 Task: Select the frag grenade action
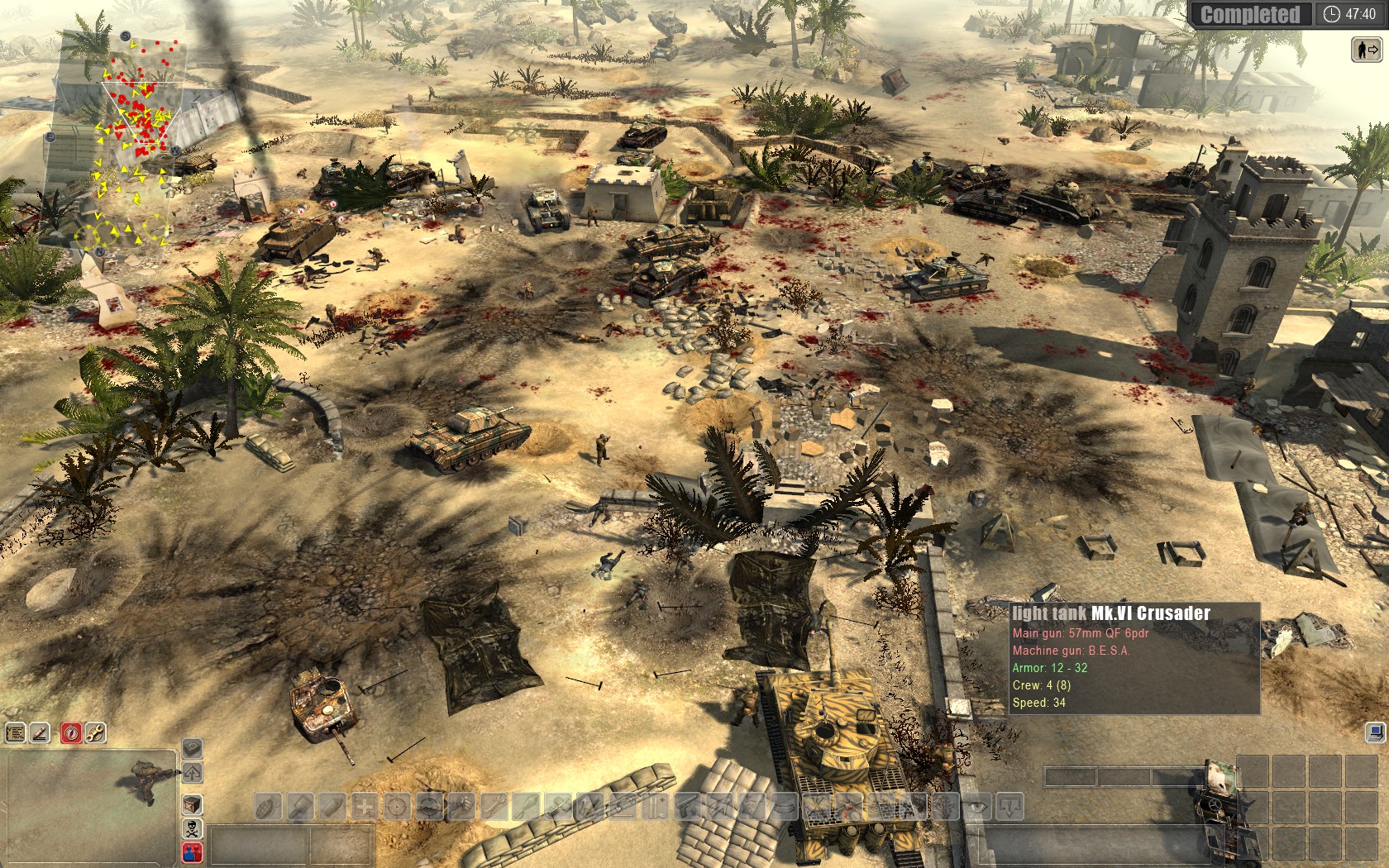click(269, 806)
